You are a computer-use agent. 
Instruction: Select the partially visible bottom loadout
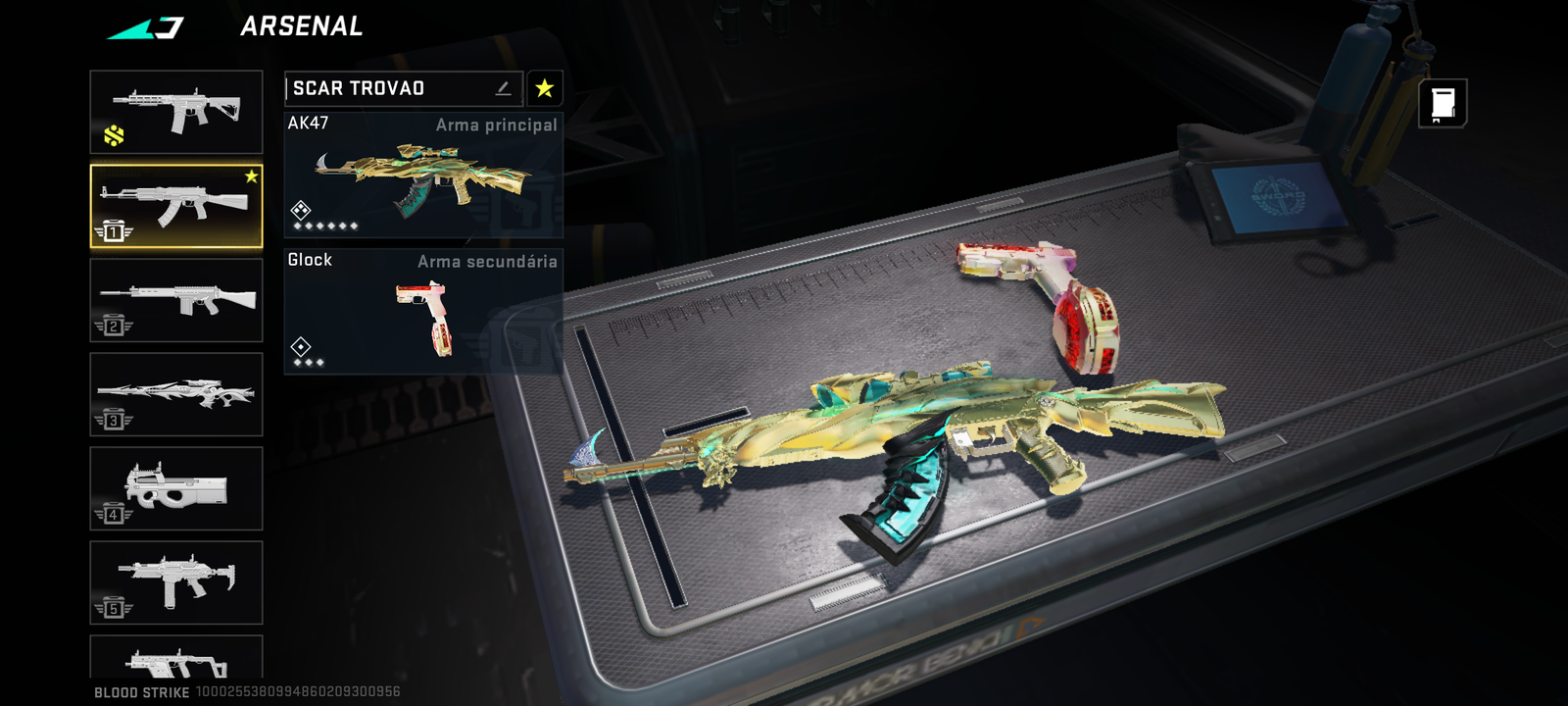176,657
